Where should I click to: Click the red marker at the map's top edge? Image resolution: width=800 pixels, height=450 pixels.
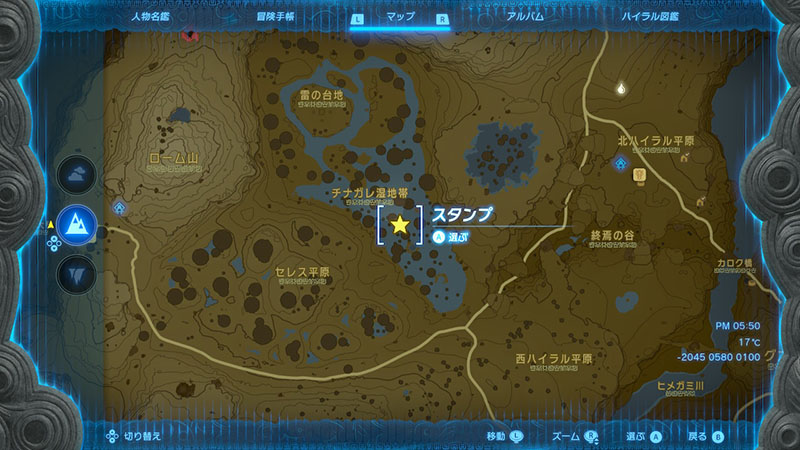[189, 35]
